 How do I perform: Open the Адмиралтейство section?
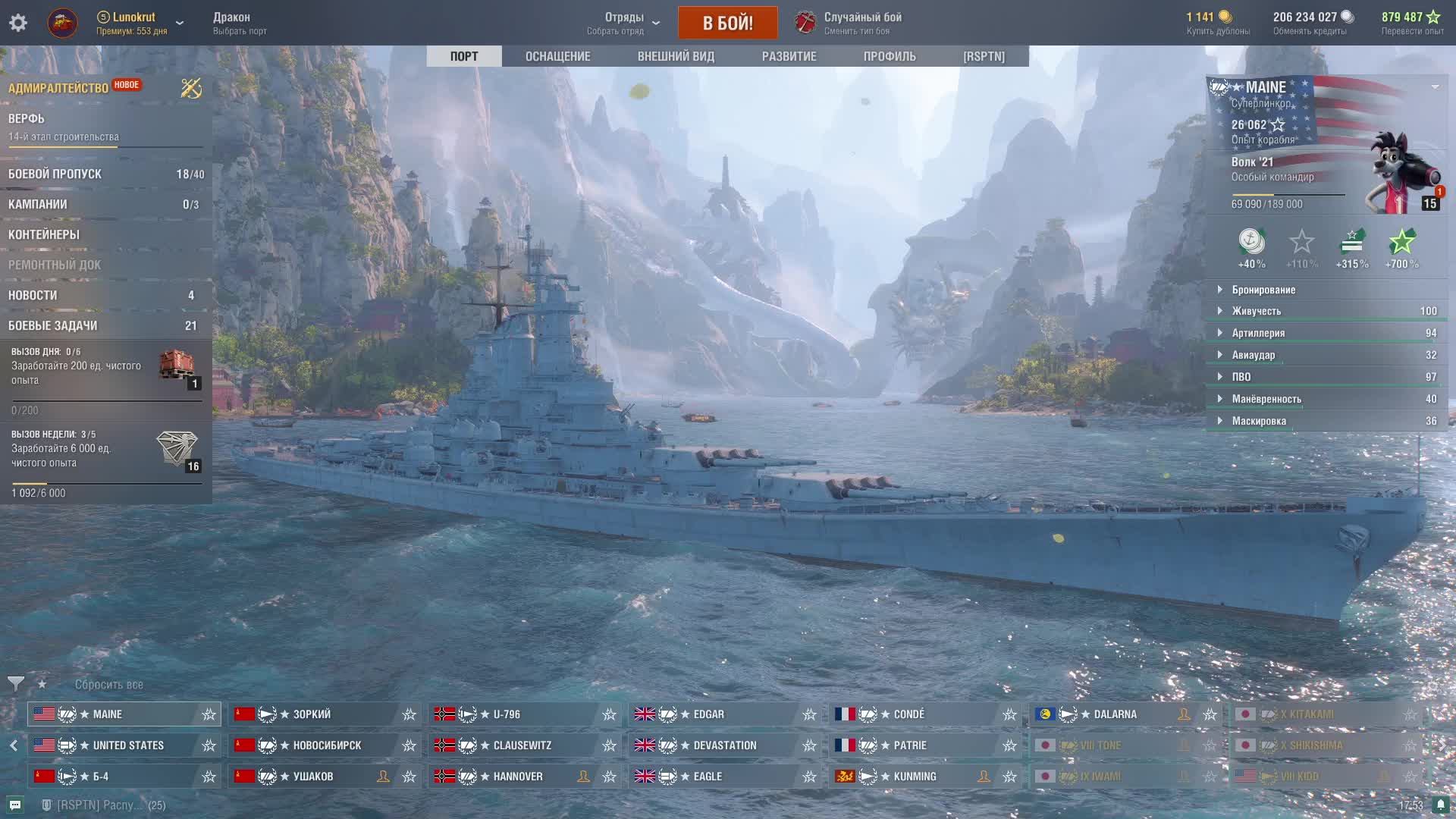(x=58, y=88)
